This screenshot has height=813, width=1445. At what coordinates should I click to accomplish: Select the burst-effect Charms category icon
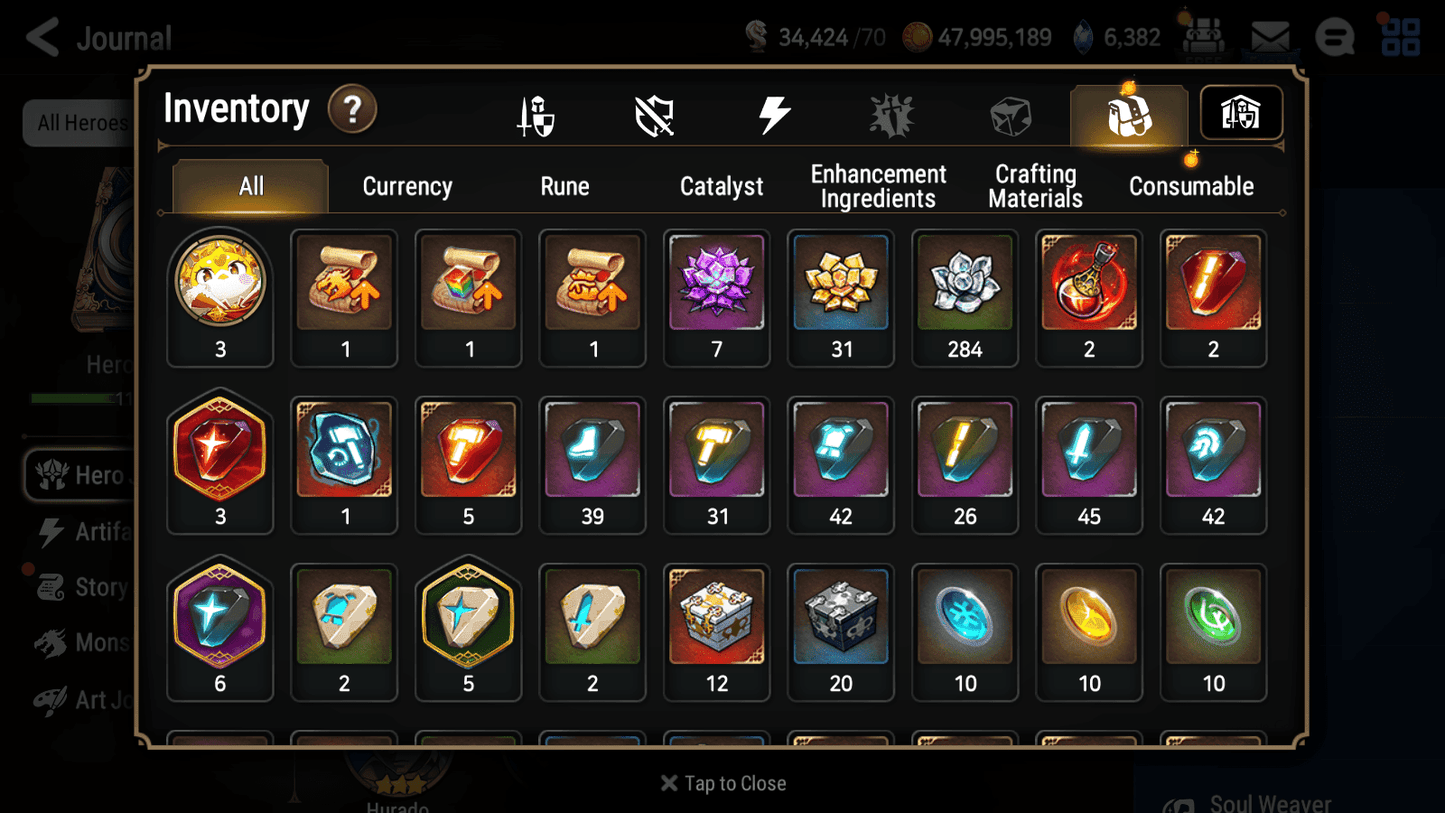(x=891, y=113)
